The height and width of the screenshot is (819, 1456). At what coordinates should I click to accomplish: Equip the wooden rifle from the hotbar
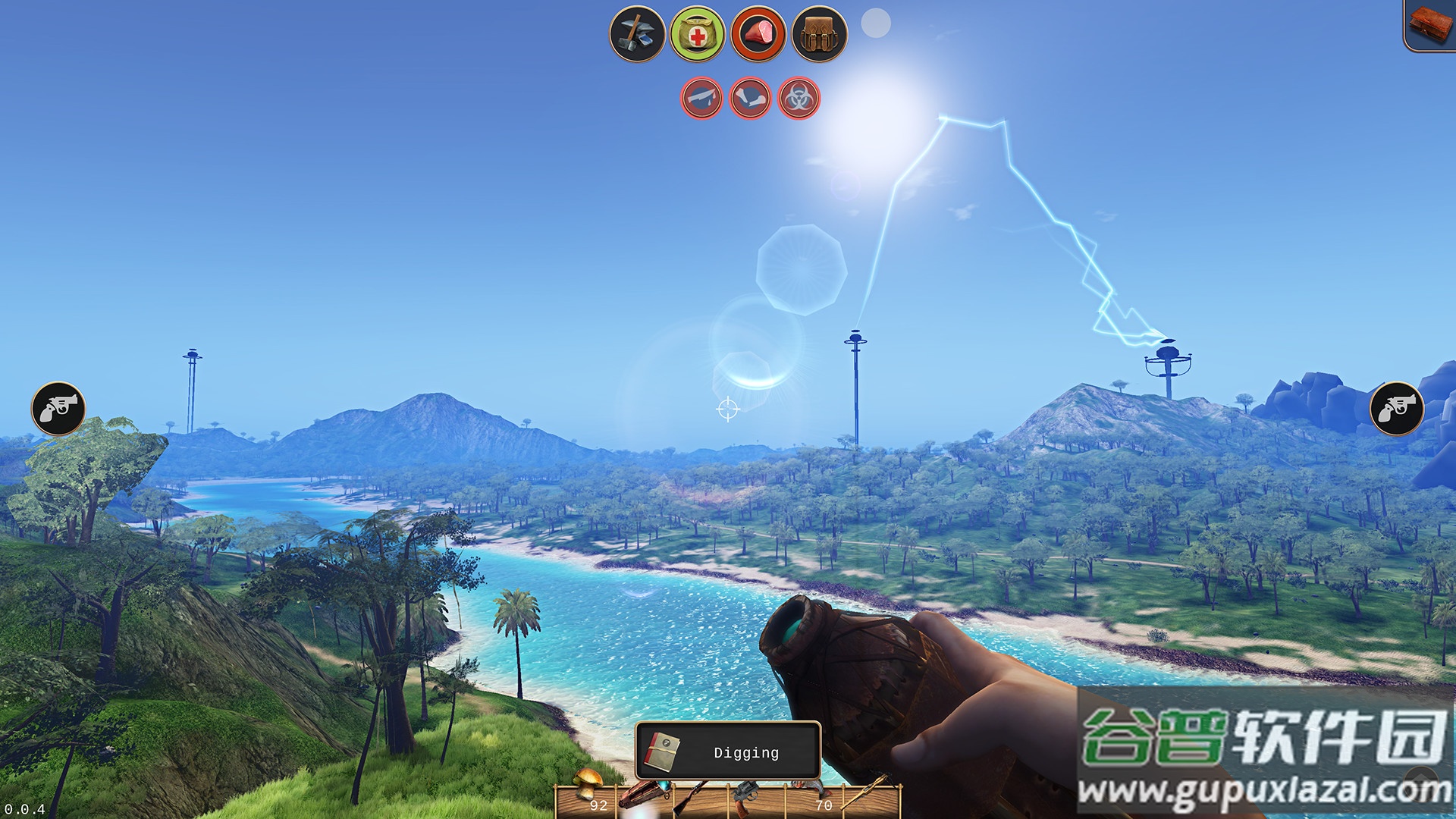[692, 798]
